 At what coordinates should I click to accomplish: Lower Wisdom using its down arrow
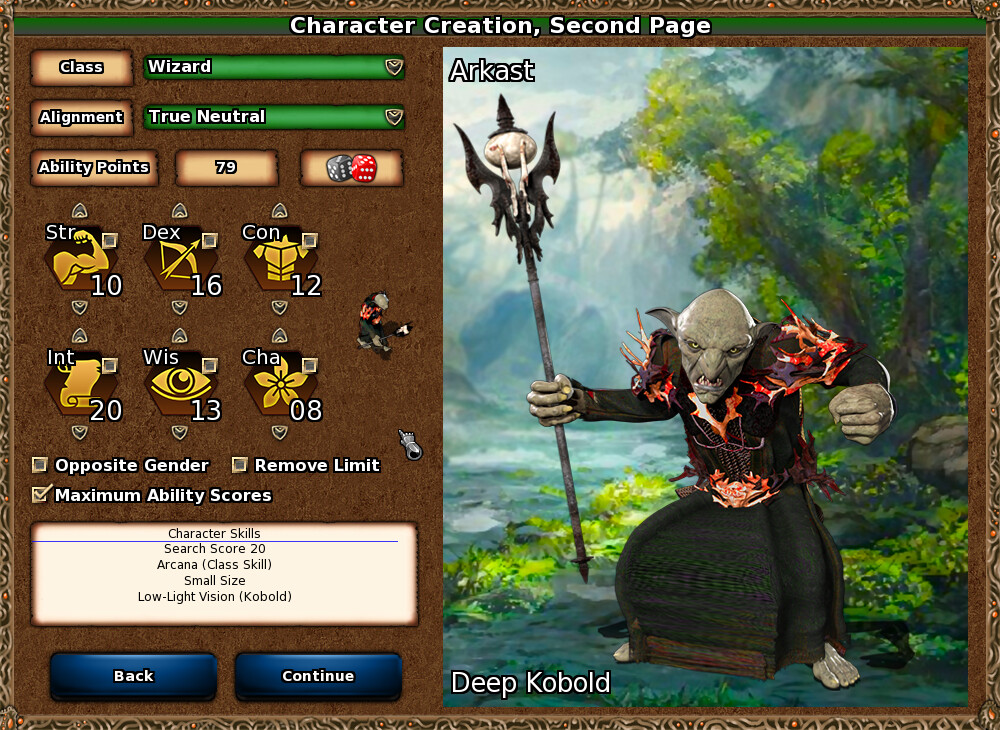coord(180,432)
